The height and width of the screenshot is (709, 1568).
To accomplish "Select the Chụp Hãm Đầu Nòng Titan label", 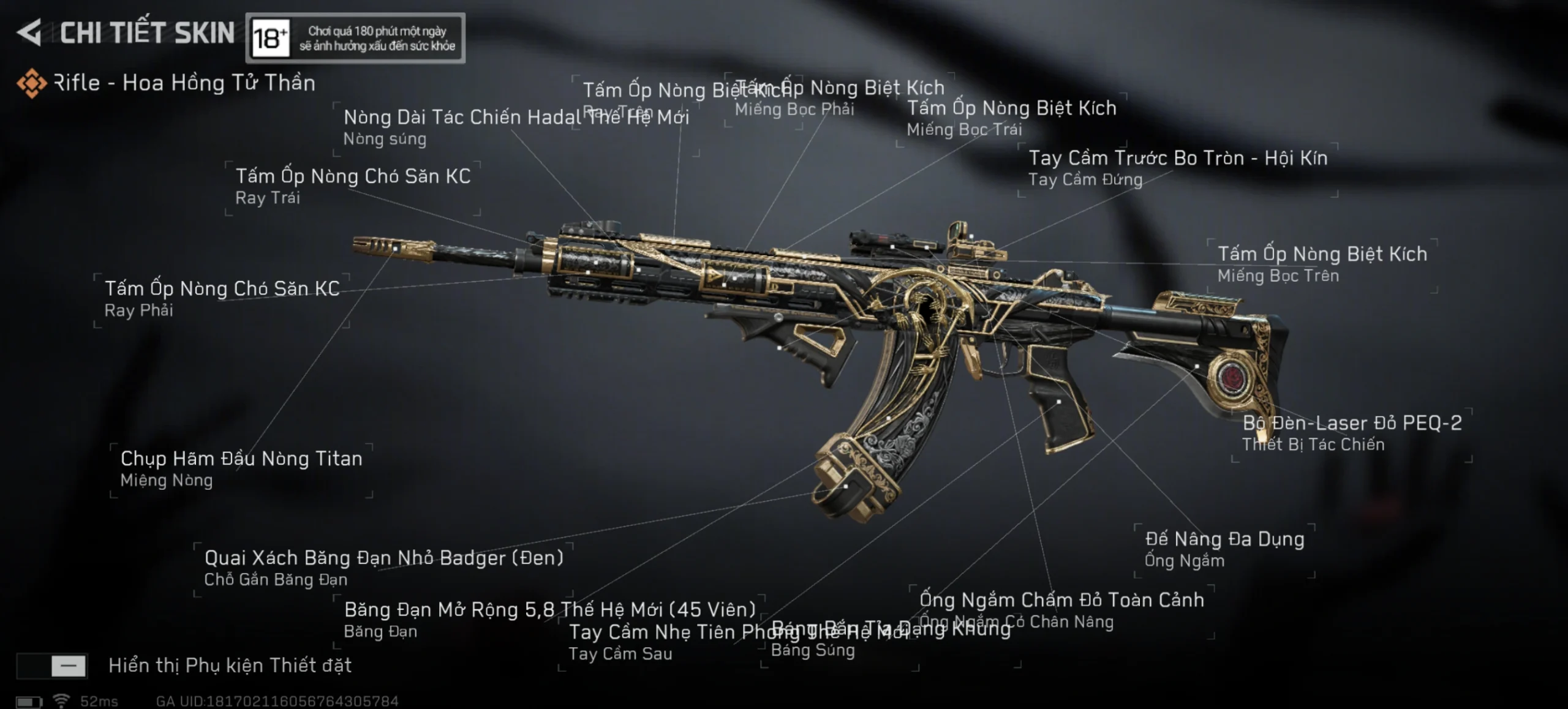I will [241, 468].
